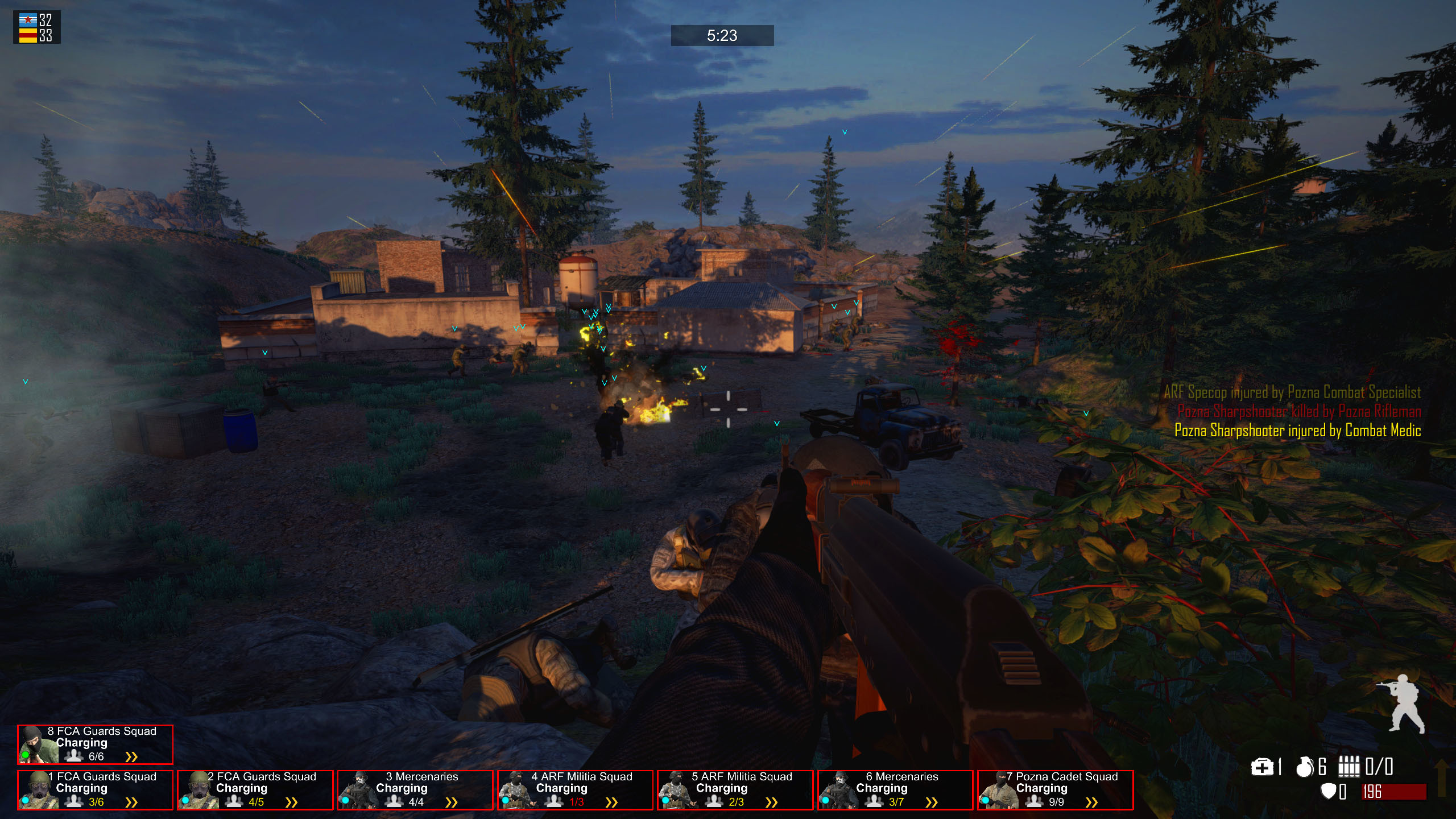
Task: Select the 4 ARF Militia Squad card
Action: click(x=575, y=789)
